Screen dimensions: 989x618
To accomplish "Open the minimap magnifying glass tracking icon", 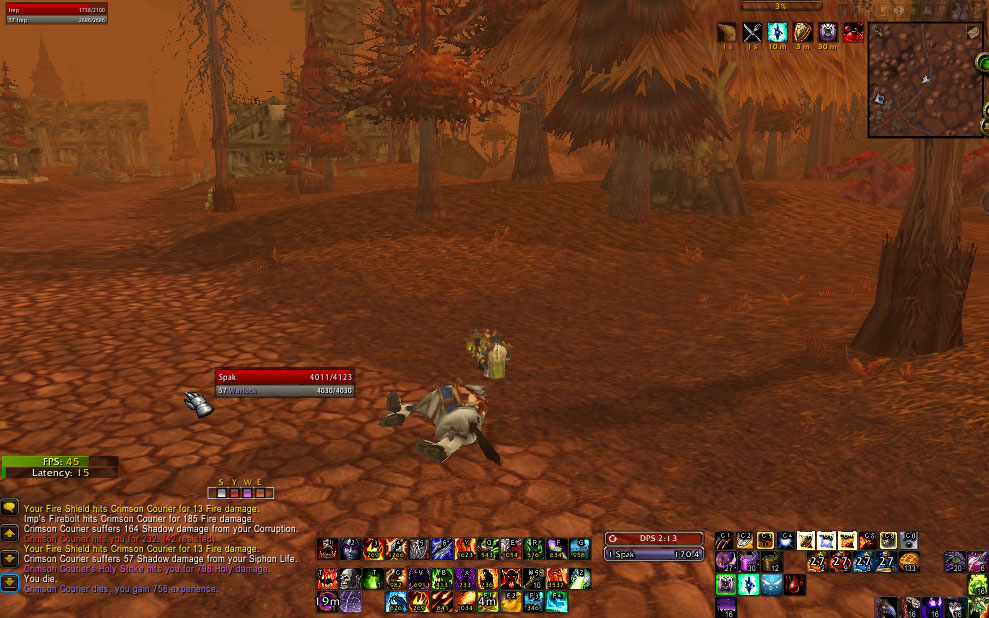I will pyautogui.click(x=877, y=32).
